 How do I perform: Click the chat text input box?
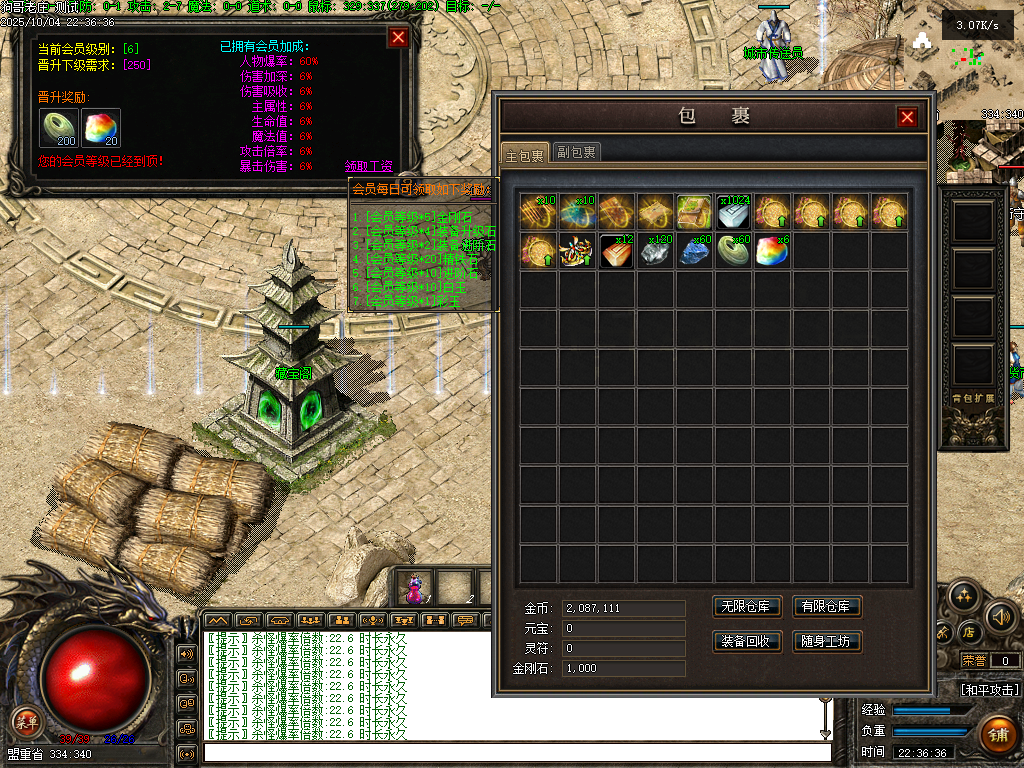coord(517,753)
